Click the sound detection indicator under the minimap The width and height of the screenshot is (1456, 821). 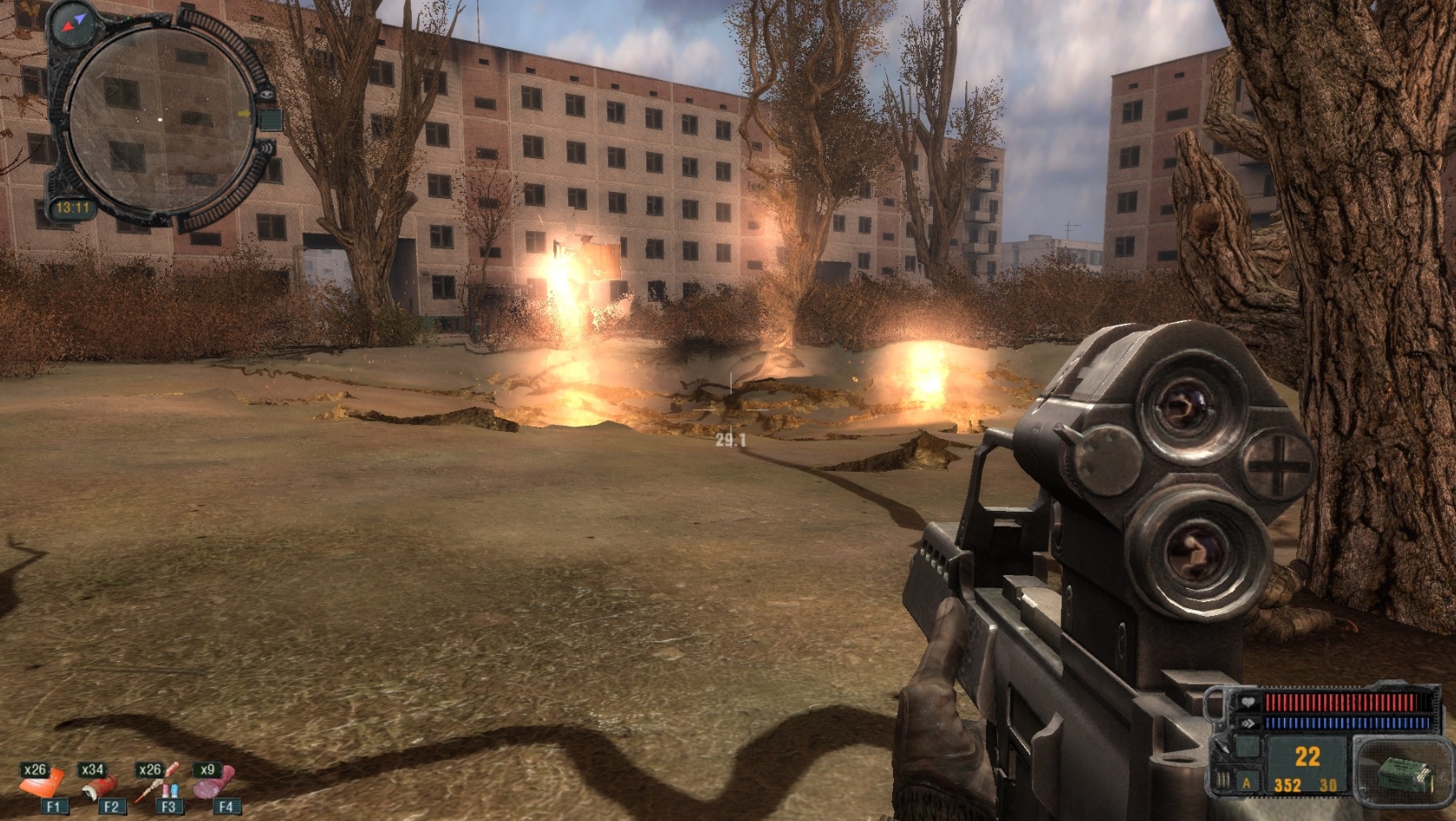266,147
